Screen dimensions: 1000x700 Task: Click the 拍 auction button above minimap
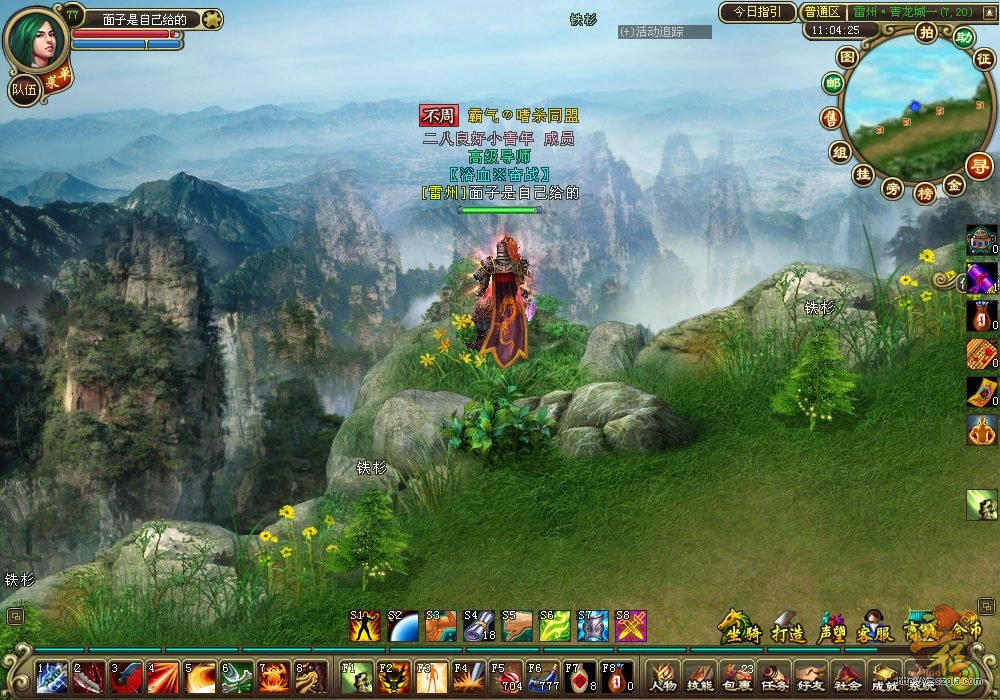pyautogui.click(x=926, y=32)
